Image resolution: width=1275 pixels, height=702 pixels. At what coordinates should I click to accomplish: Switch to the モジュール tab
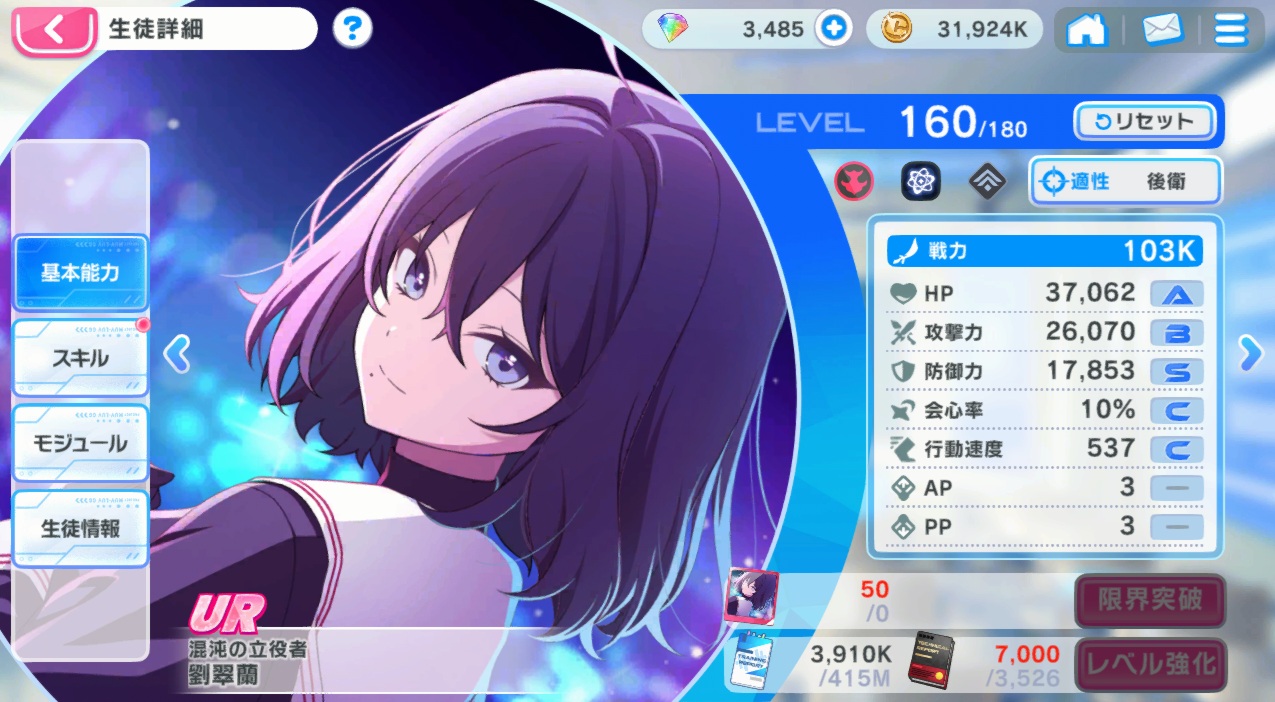(80, 442)
